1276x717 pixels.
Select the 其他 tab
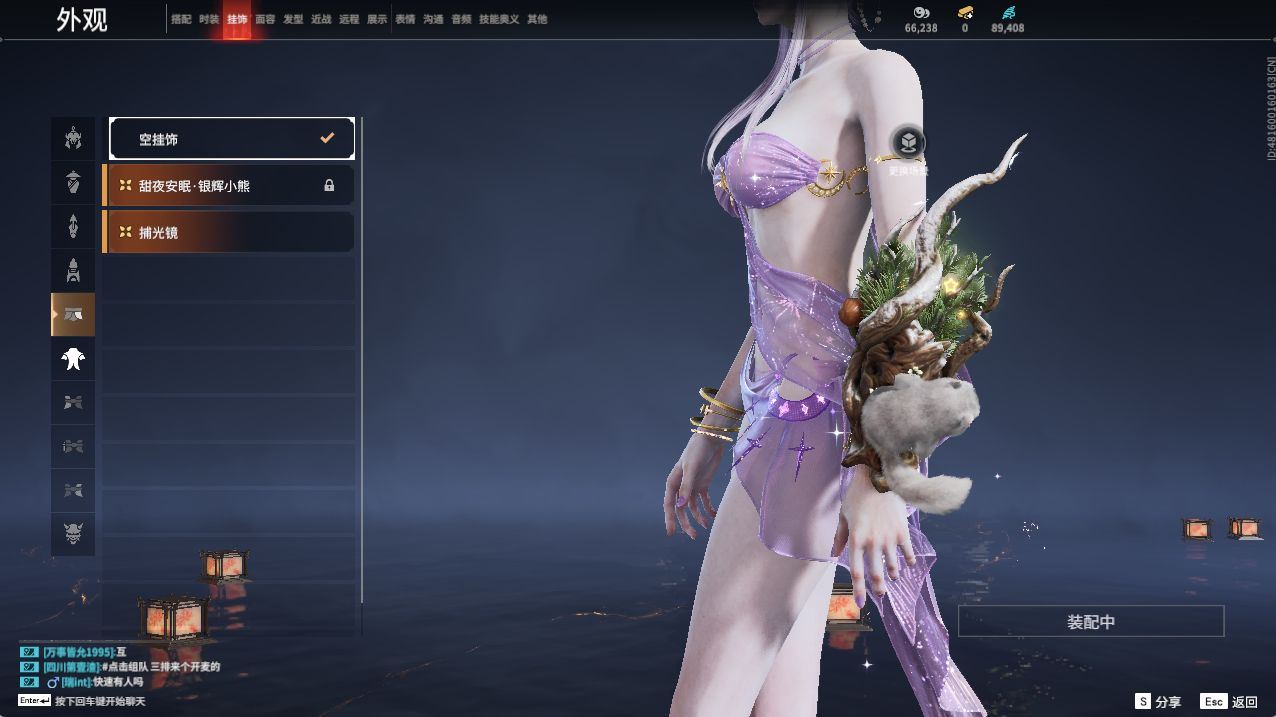pos(537,19)
